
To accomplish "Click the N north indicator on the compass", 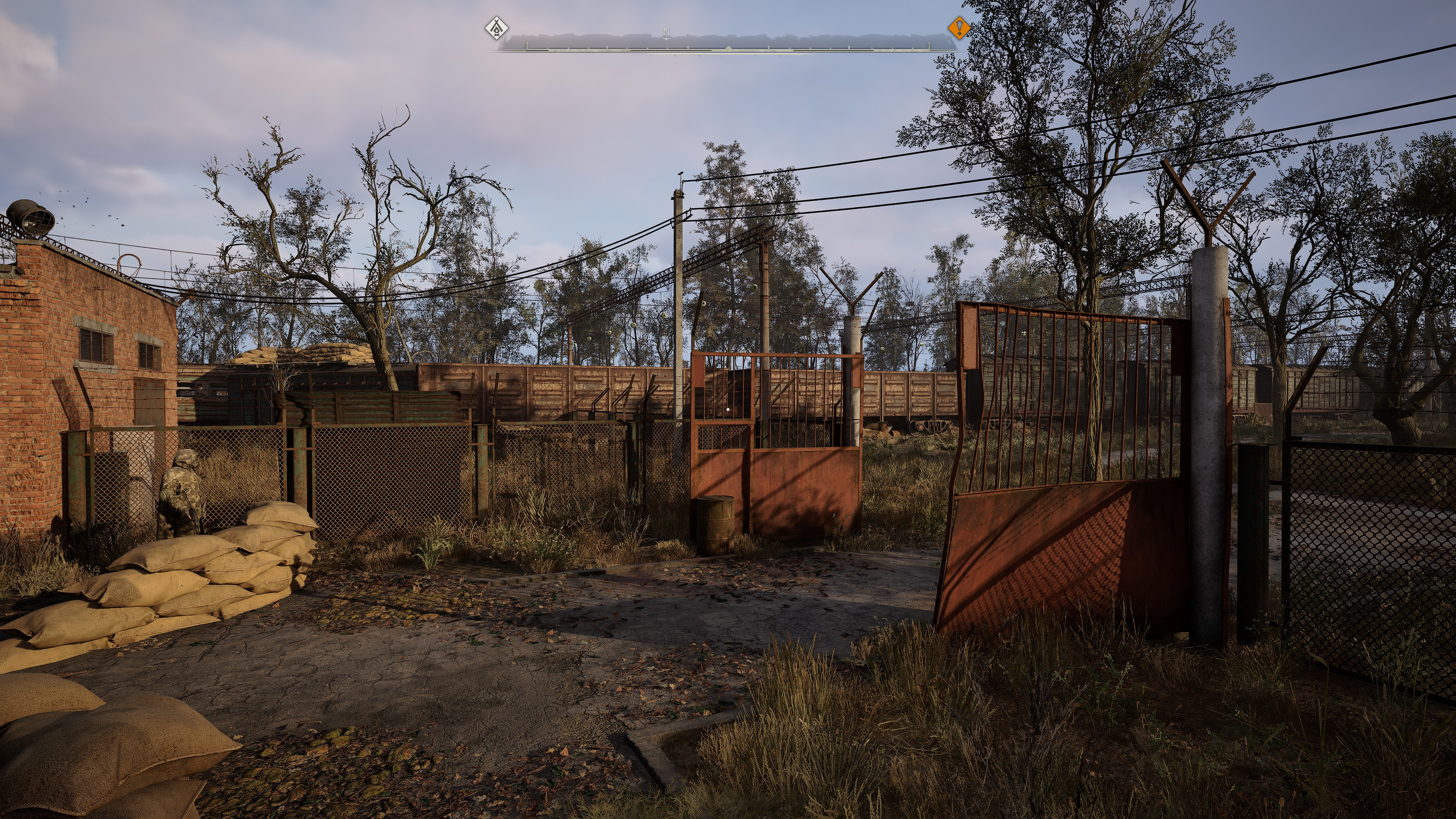I will point(666,33).
